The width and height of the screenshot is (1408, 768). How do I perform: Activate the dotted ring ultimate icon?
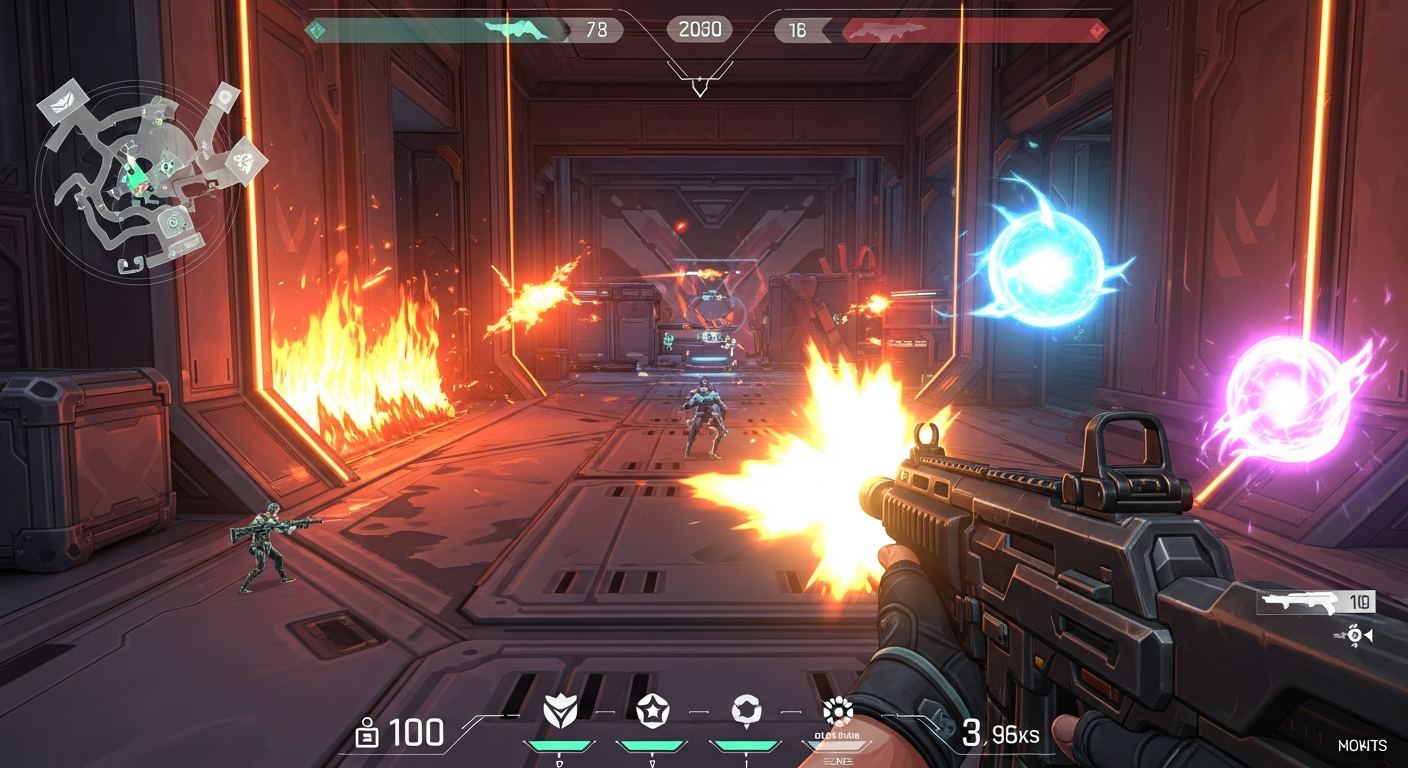pyautogui.click(x=837, y=711)
